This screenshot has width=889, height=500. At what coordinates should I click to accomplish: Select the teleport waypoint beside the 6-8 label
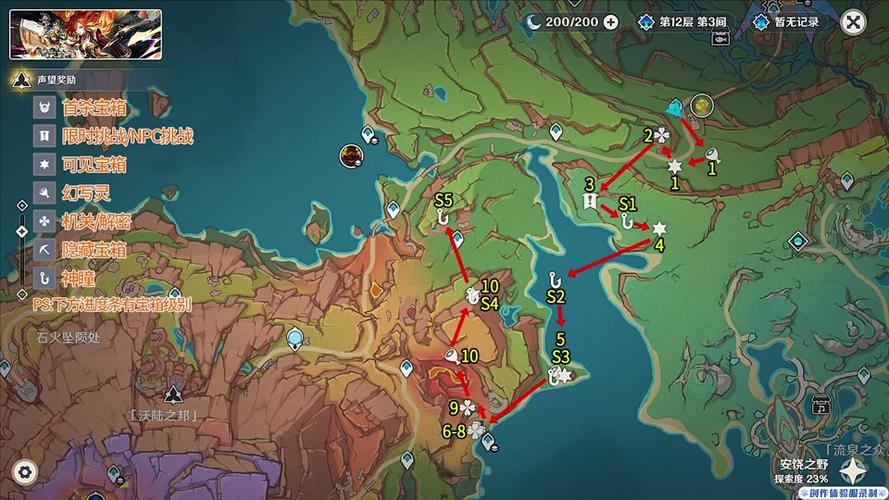[x=488, y=441]
